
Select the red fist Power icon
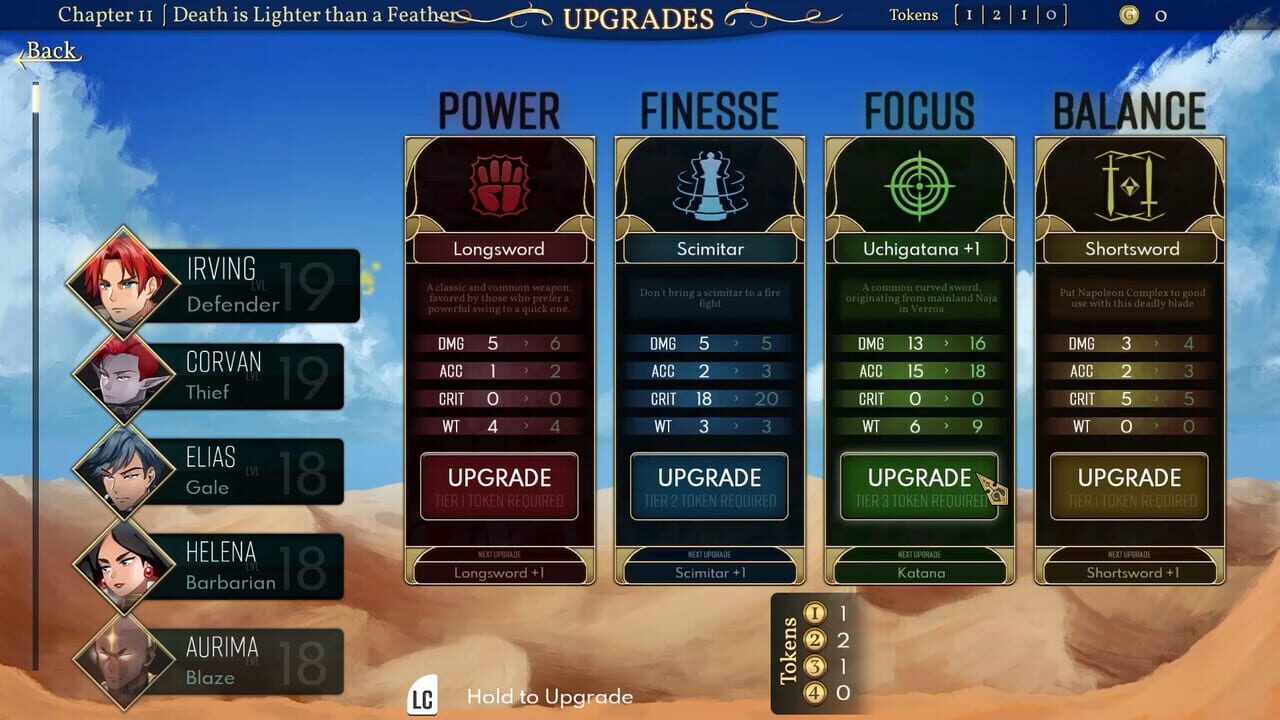(500, 186)
